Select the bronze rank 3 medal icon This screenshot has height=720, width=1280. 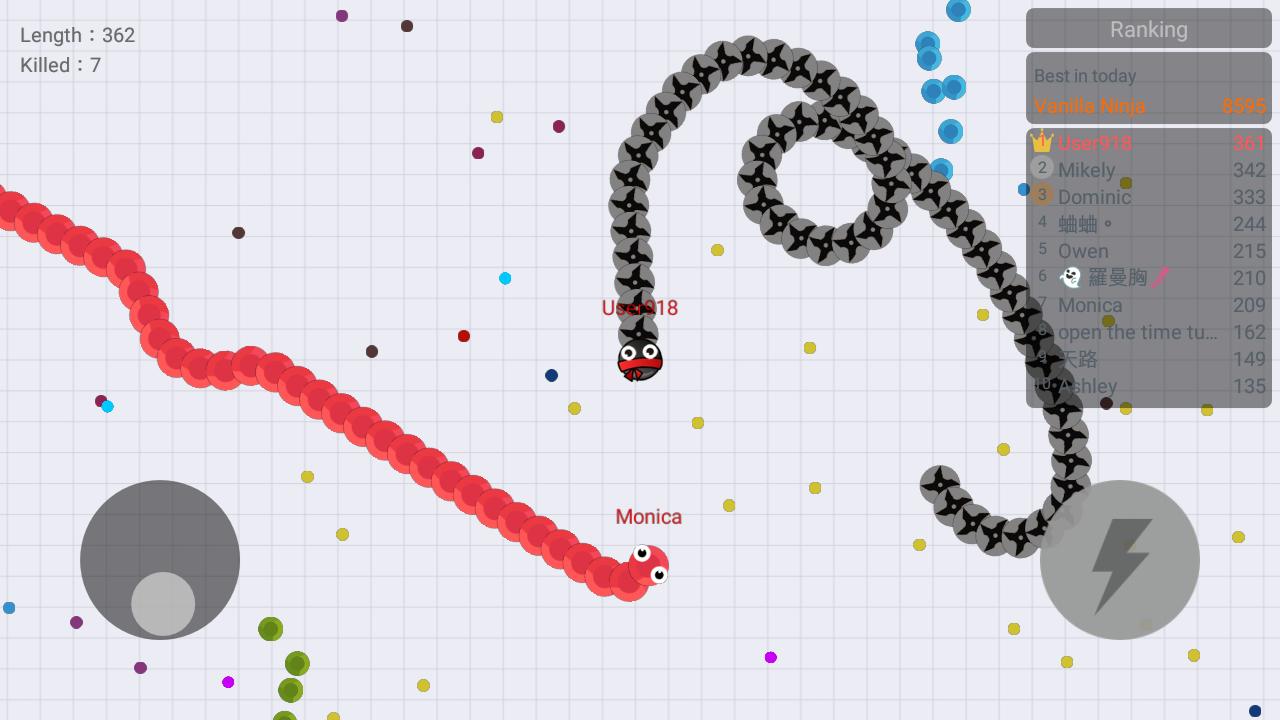(1041, 197)
